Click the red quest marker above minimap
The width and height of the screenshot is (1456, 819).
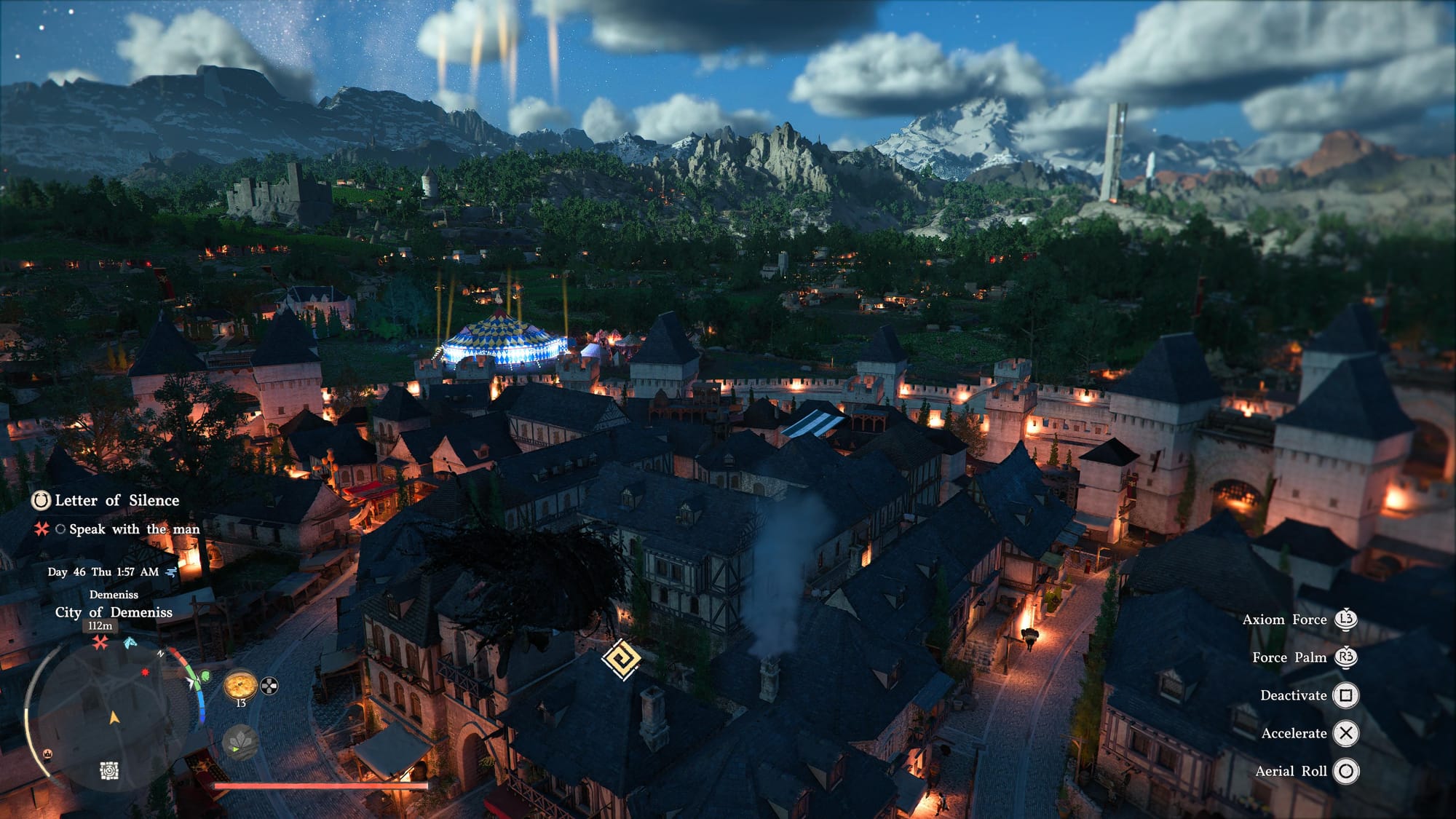tap(100, 642)
